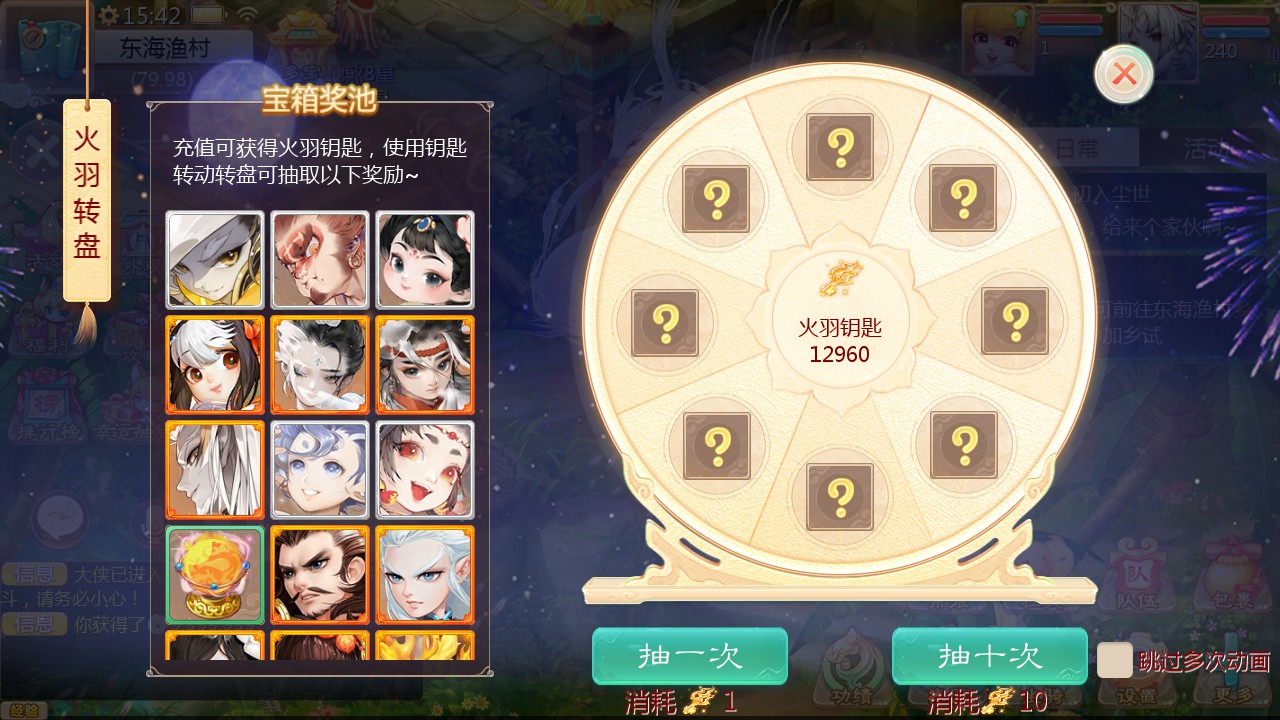Select the red-faced monkey character portrait

320,260
